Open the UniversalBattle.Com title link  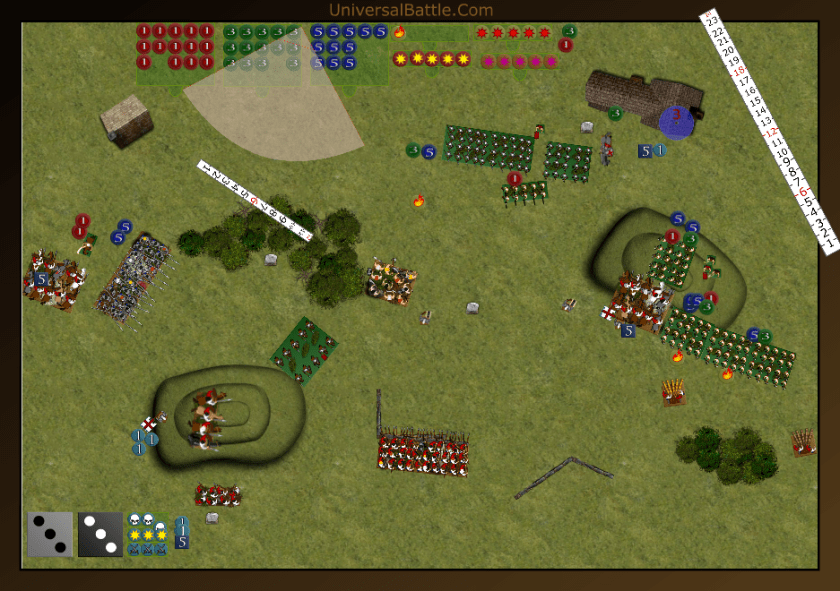click(x=410, y=10)
